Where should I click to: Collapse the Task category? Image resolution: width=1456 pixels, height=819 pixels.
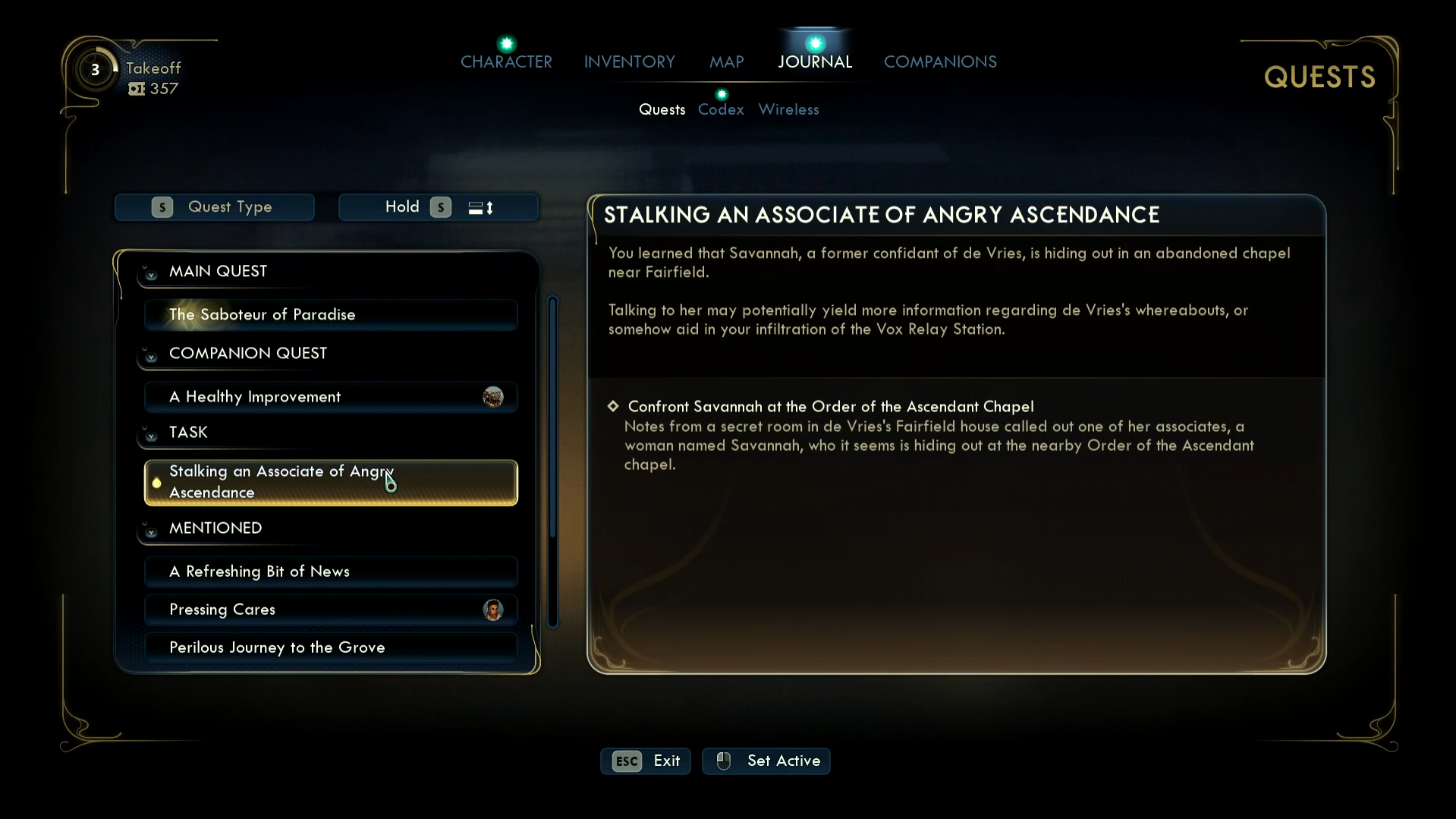[151, 434]
